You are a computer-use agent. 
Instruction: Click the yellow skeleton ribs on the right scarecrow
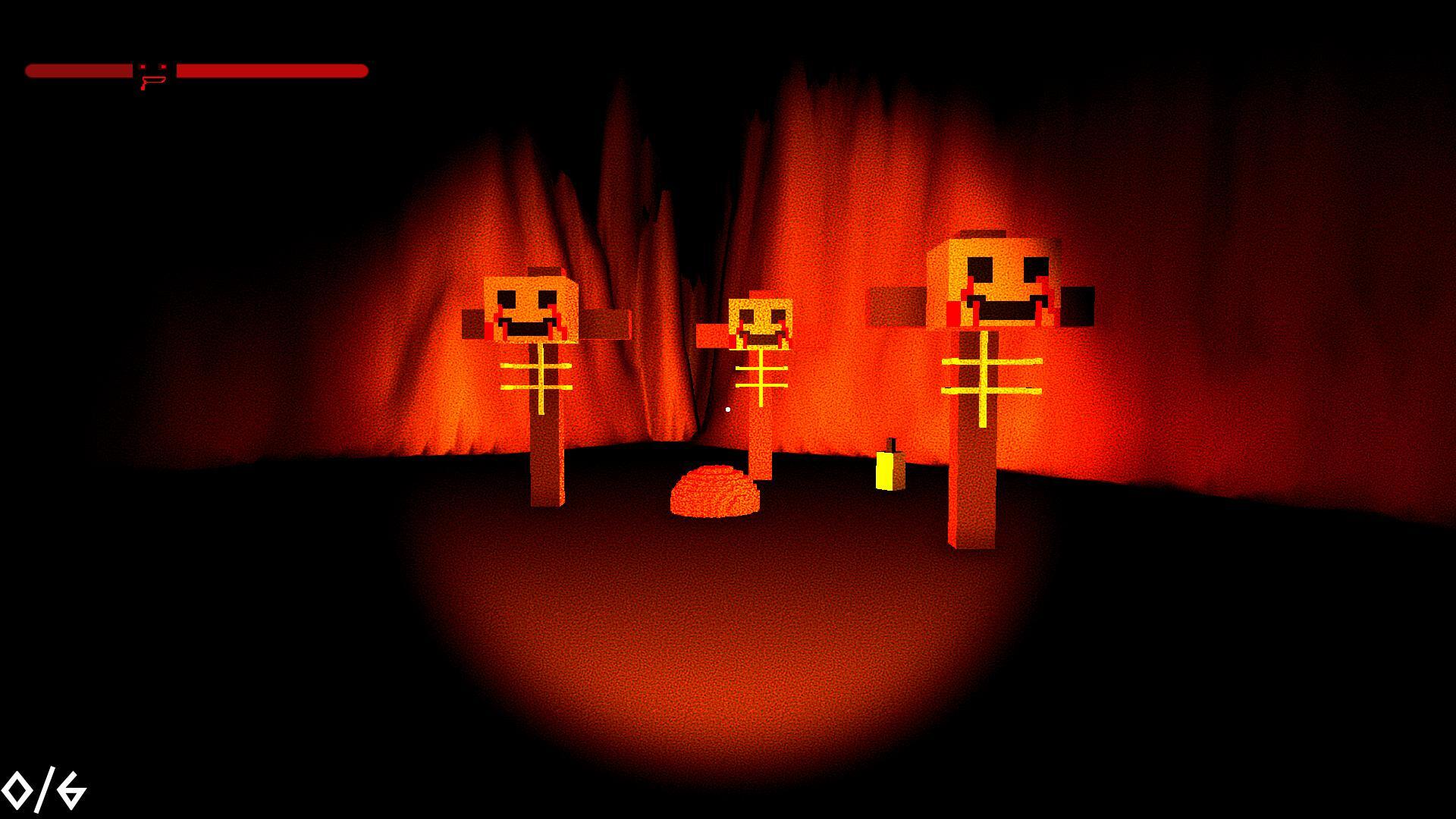pyautogui.click(x=986, y=375)
